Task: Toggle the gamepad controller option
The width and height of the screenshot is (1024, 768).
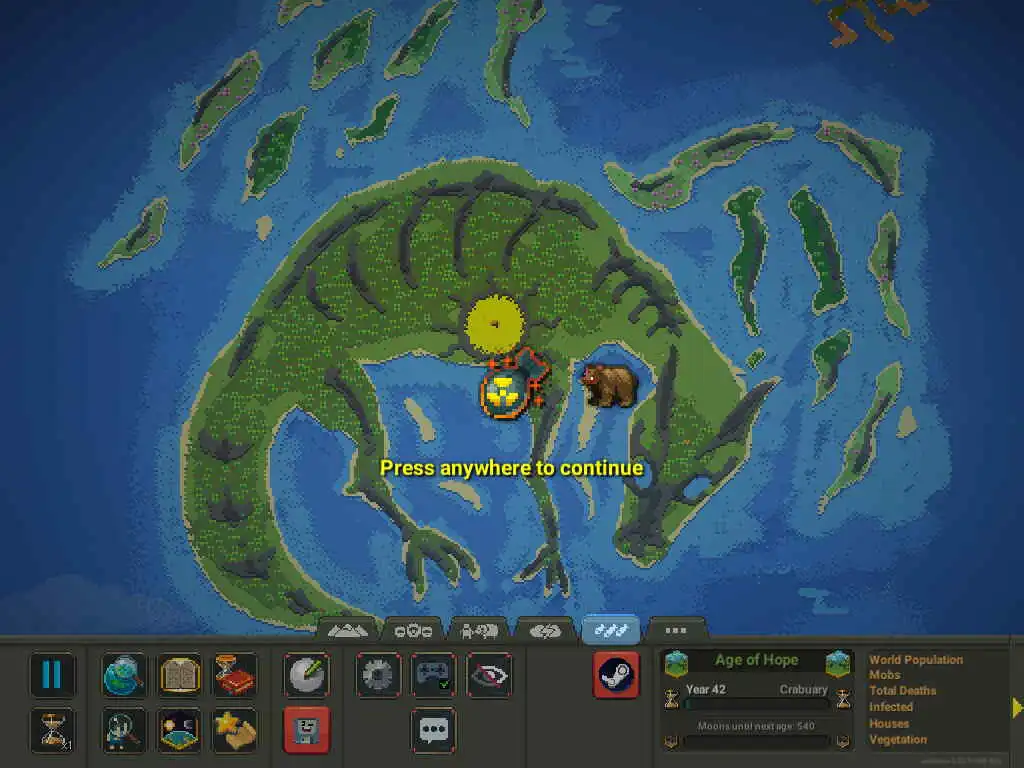Action: (x=433, y=675)
